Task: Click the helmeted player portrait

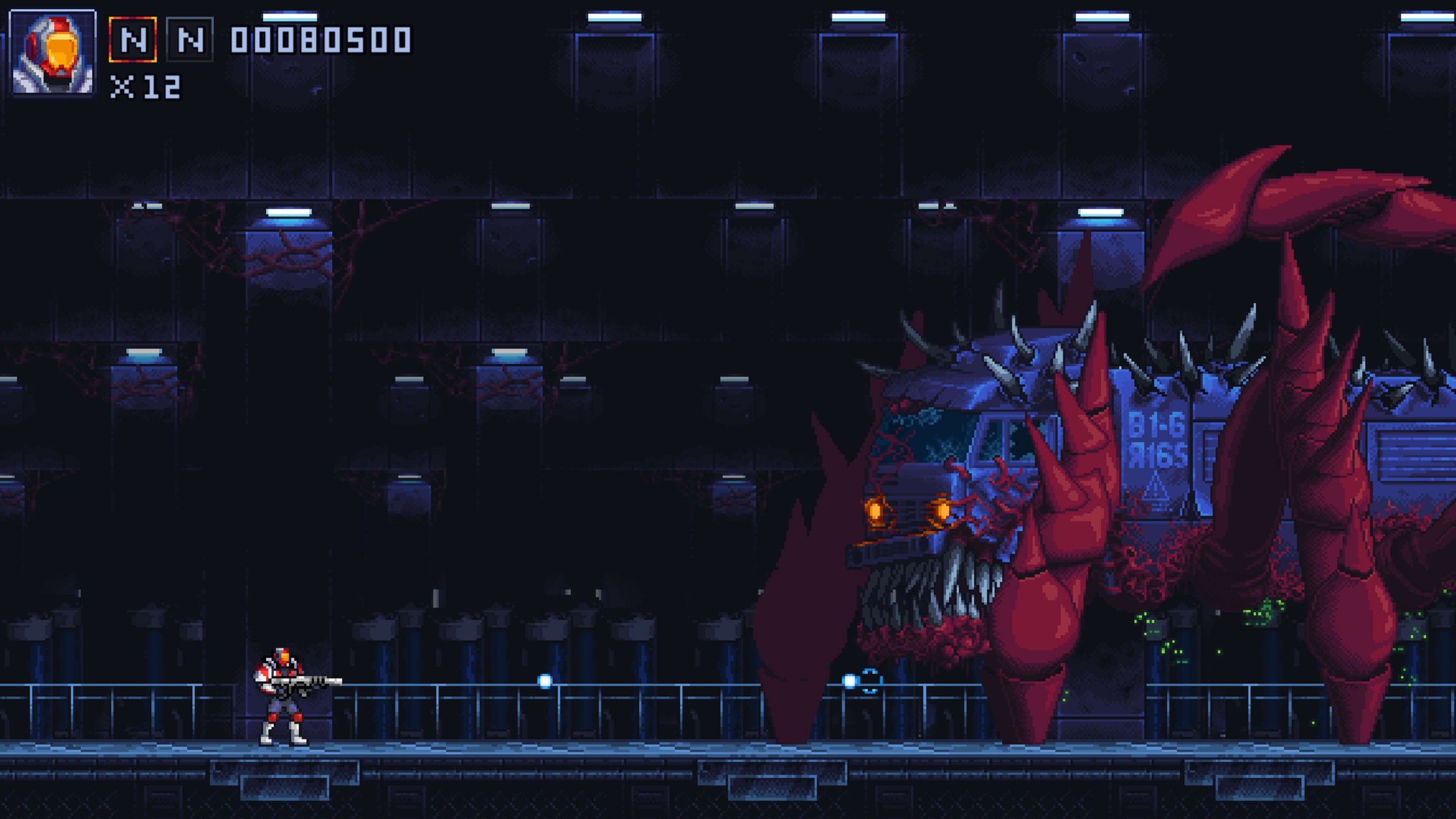Action: 53,52
